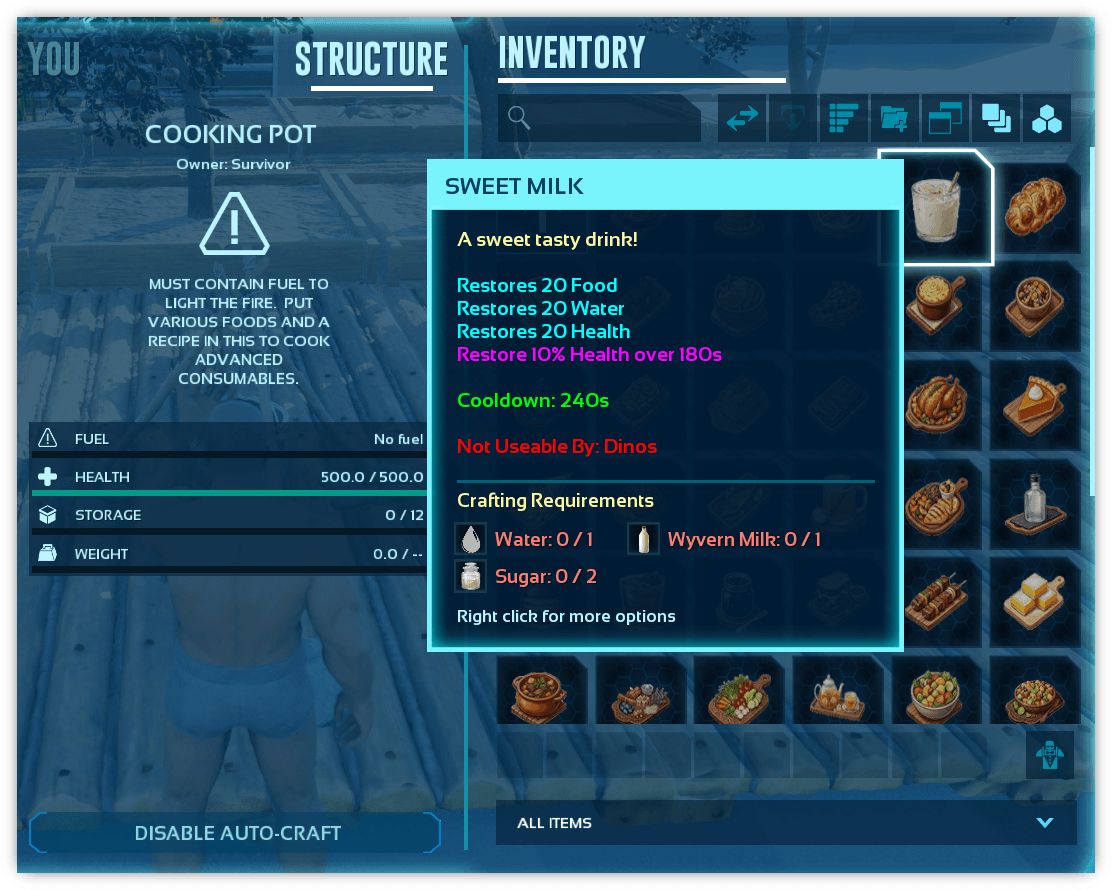Click the overlapping windows toolbar icon
This screenshot has height=890, width=1112.
(x=945, y=119)
